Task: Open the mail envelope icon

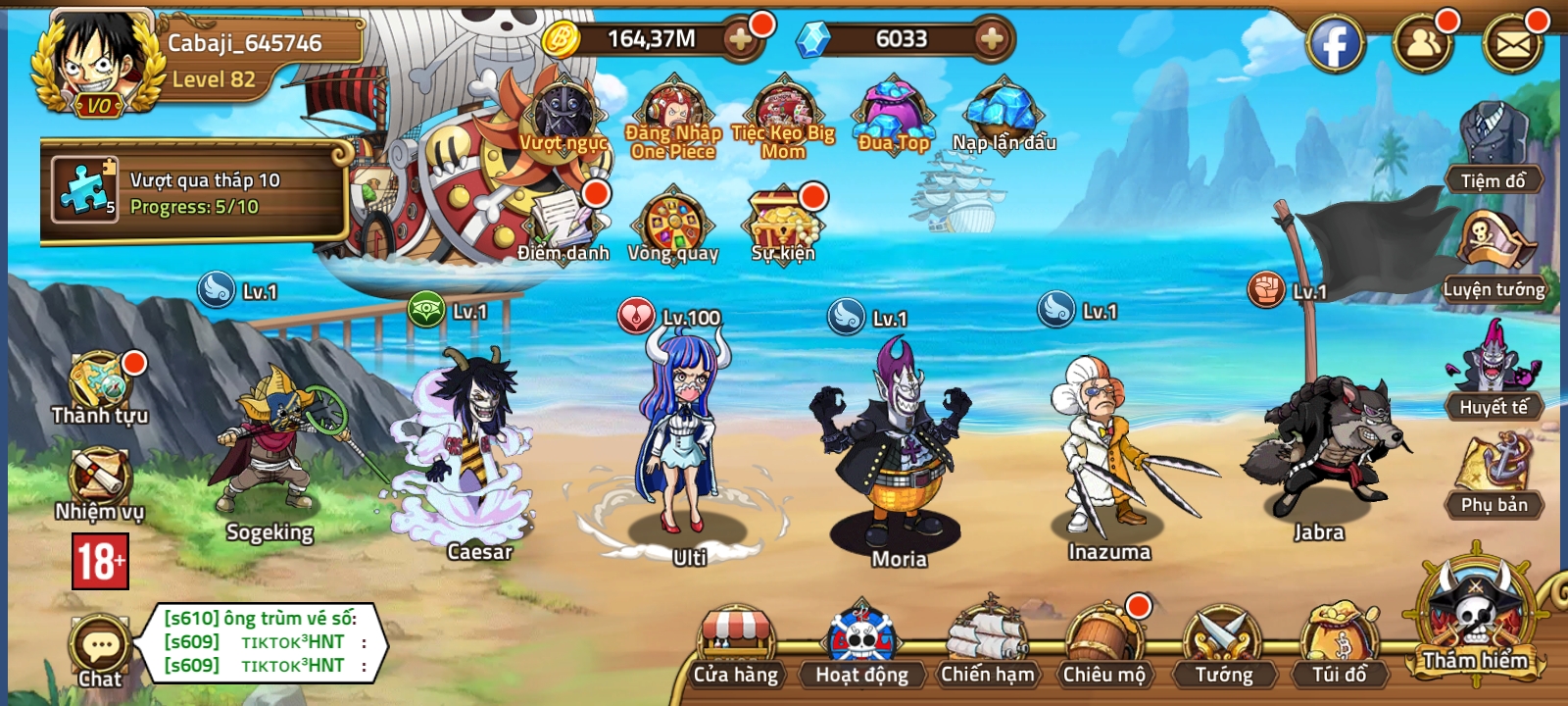Action: click(x=1515, y=44)
